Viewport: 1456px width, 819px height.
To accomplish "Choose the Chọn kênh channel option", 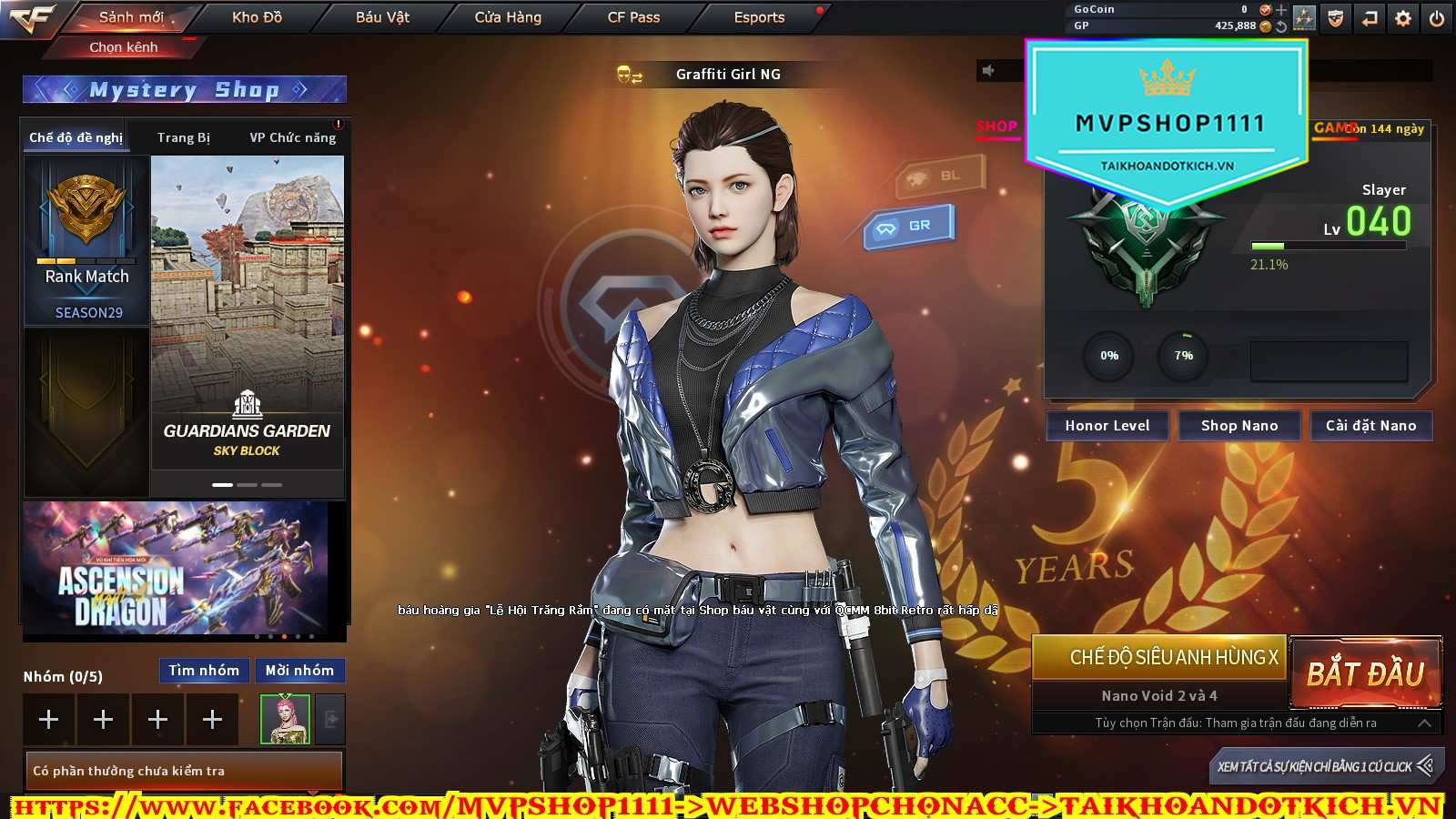I will point(124,46).
